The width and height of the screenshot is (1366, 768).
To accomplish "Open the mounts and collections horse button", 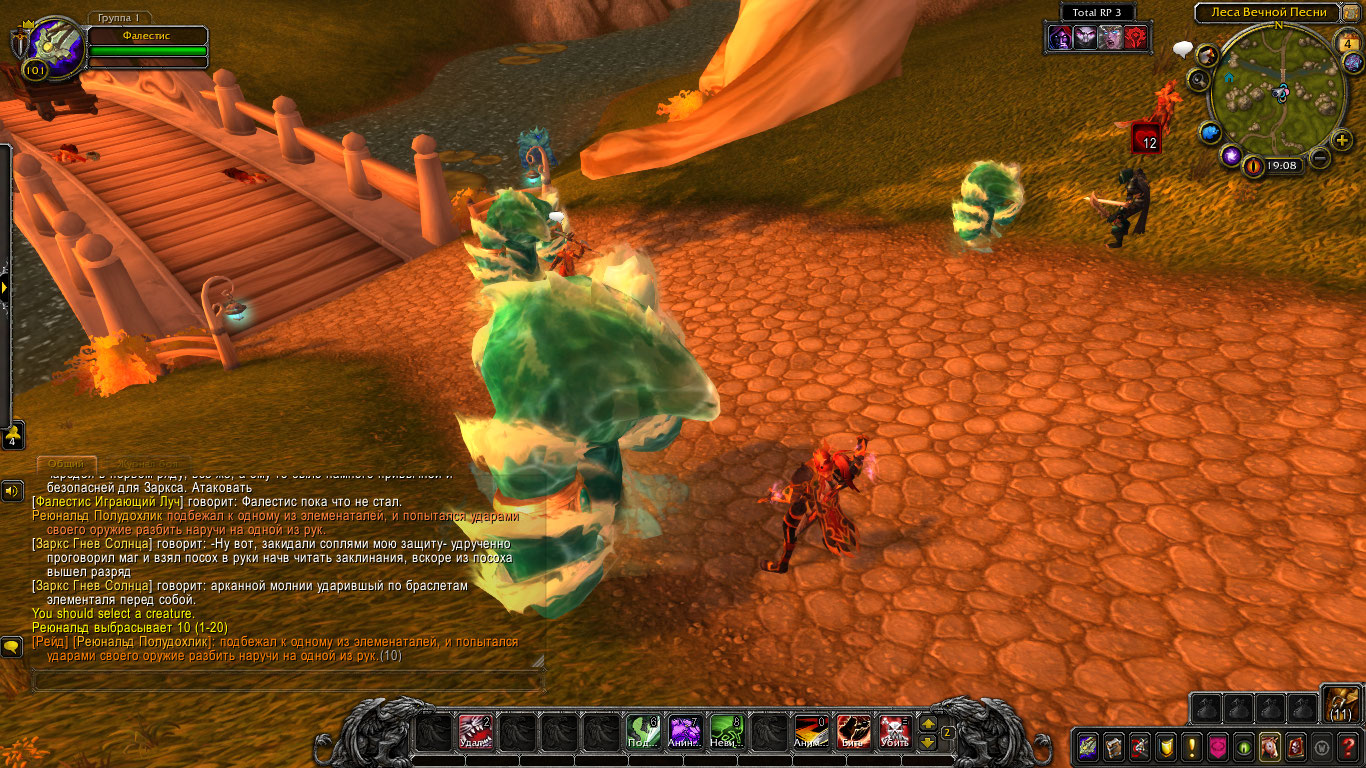I will point(1269,746).
